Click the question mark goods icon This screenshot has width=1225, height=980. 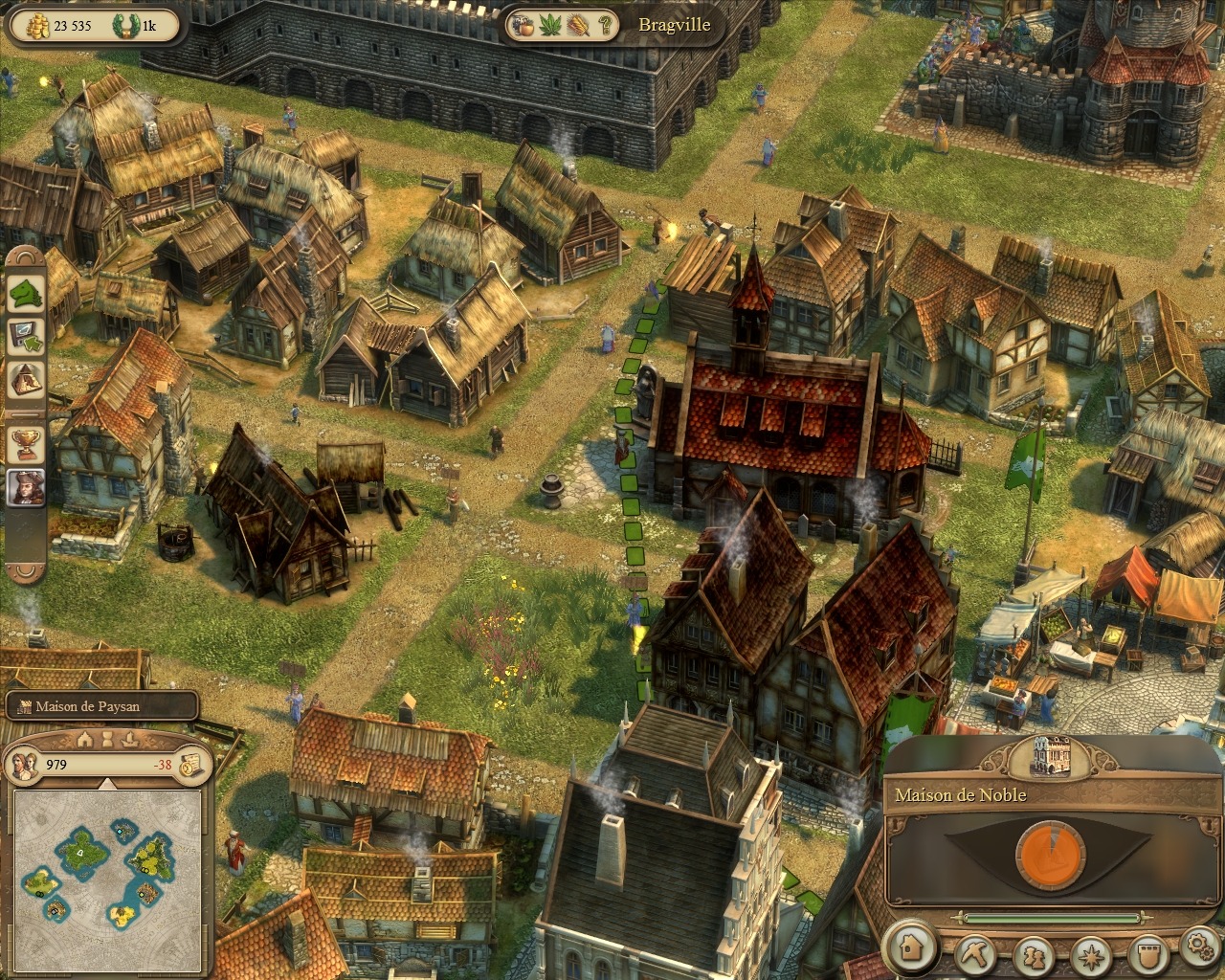click(x=605, y=25)
